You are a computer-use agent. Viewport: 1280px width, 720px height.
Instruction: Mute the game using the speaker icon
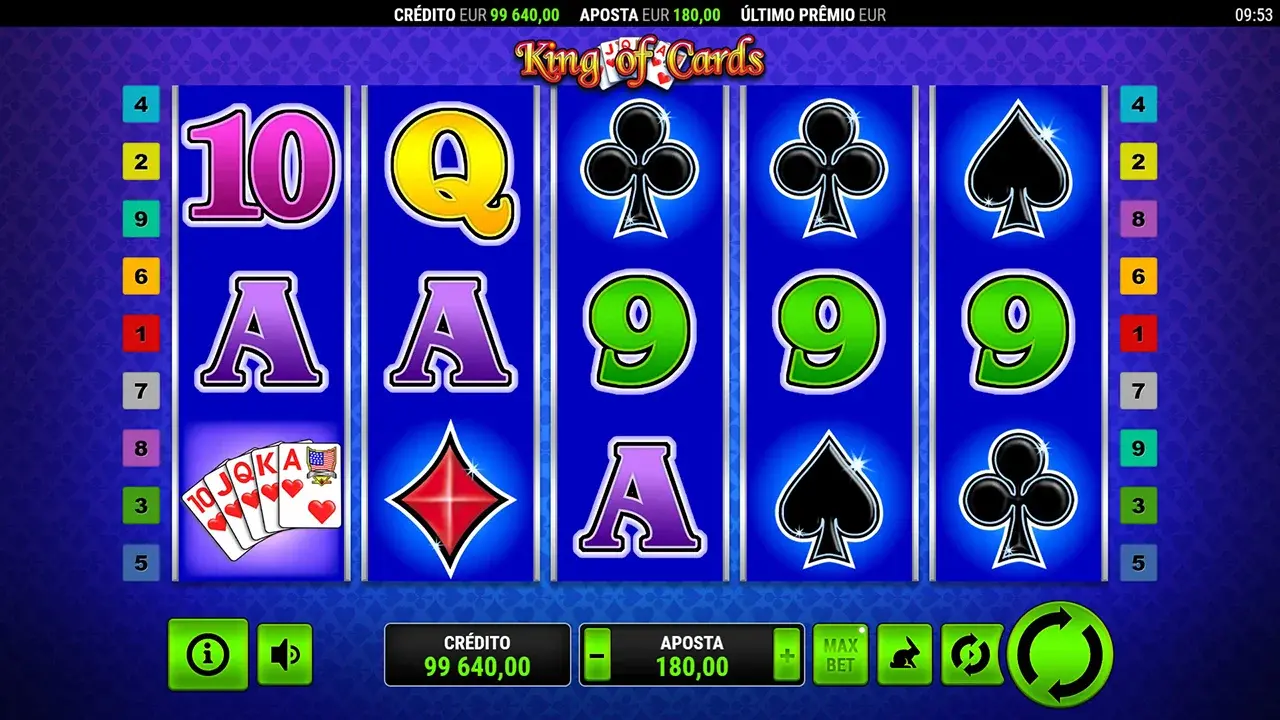click(x=284, y=653)
